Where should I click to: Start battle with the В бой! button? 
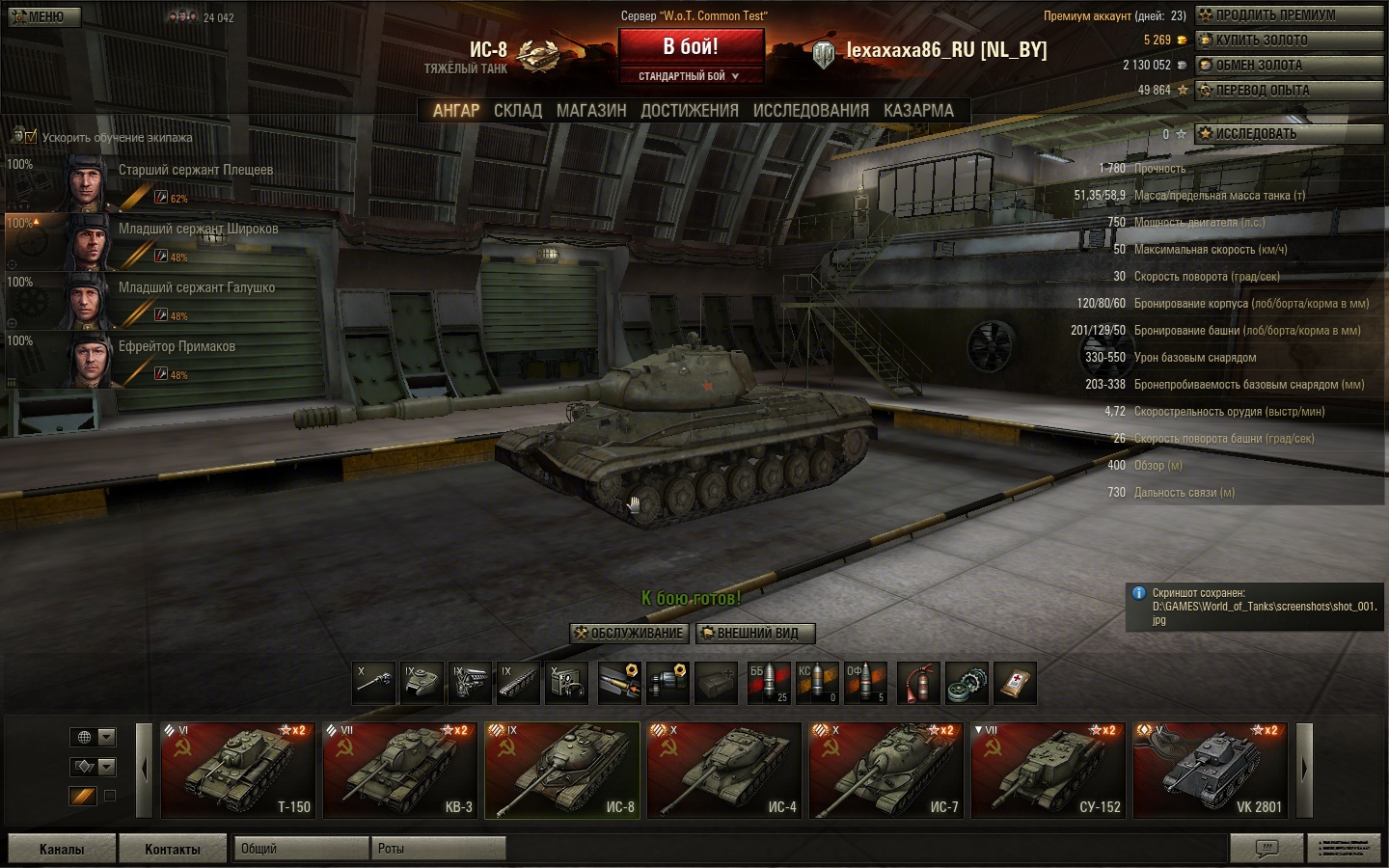[691, 46]
